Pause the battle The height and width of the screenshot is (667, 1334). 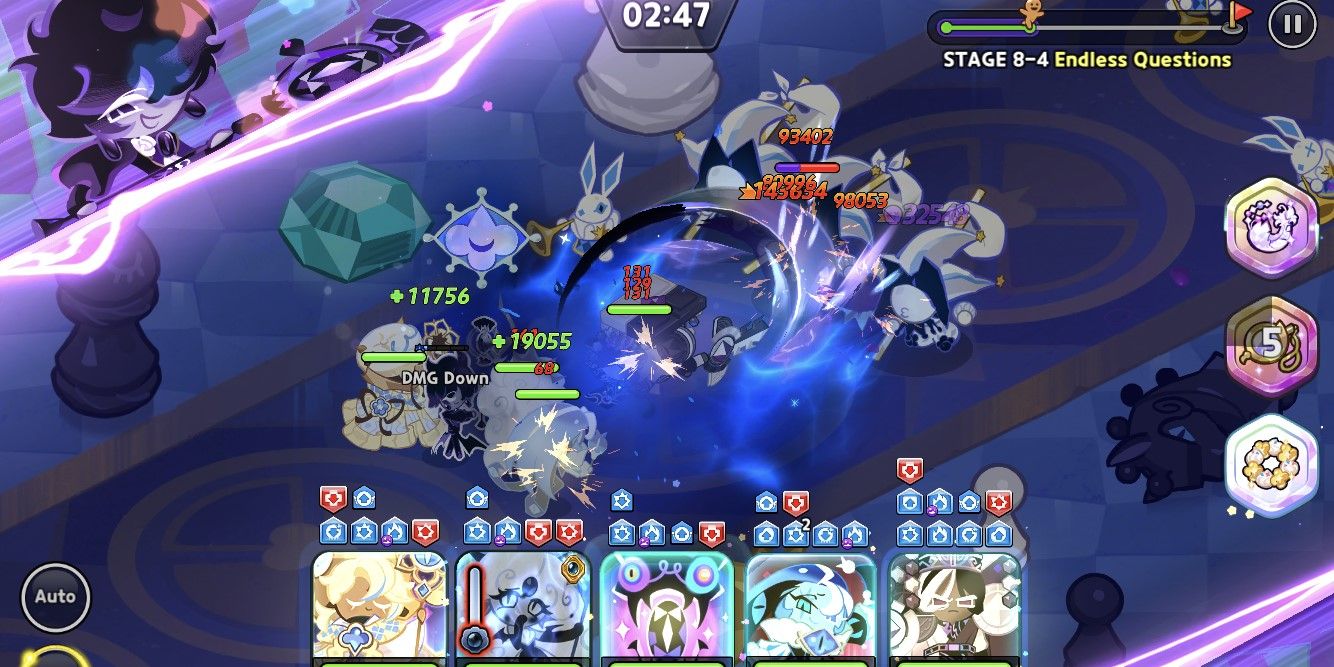[x=1292, y=24]
